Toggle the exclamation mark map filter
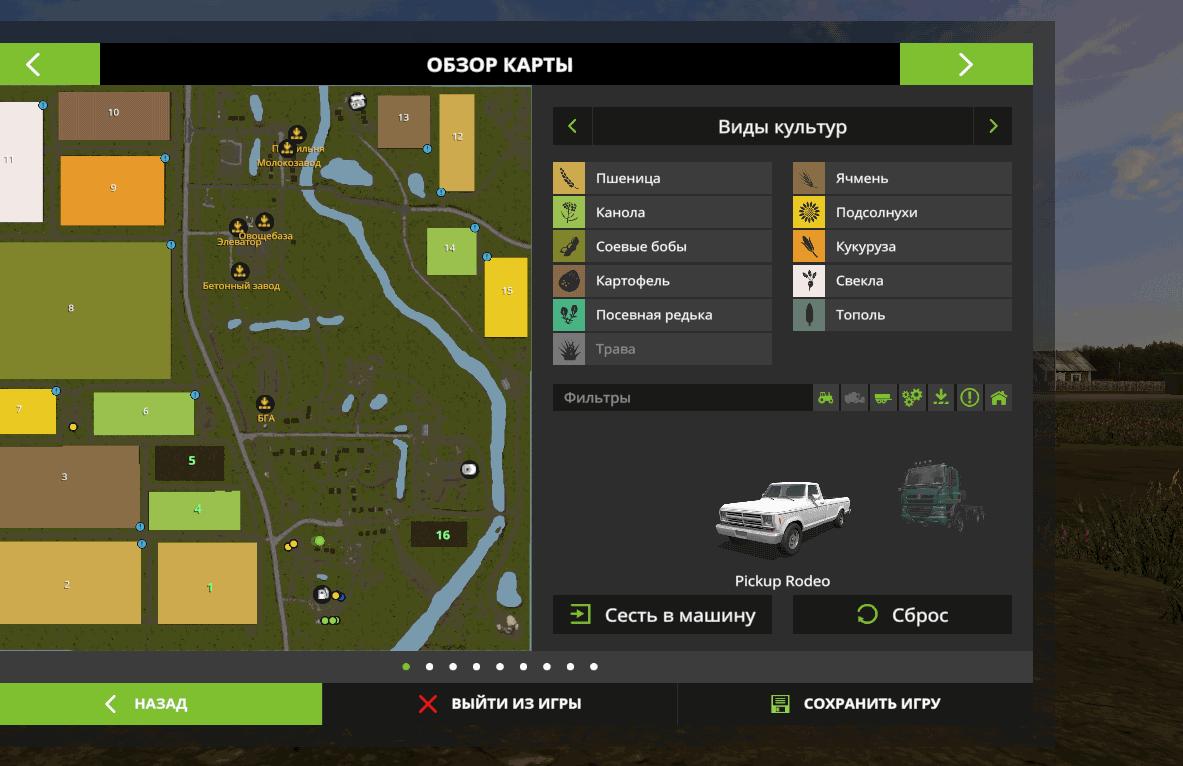 coord(969,398)
